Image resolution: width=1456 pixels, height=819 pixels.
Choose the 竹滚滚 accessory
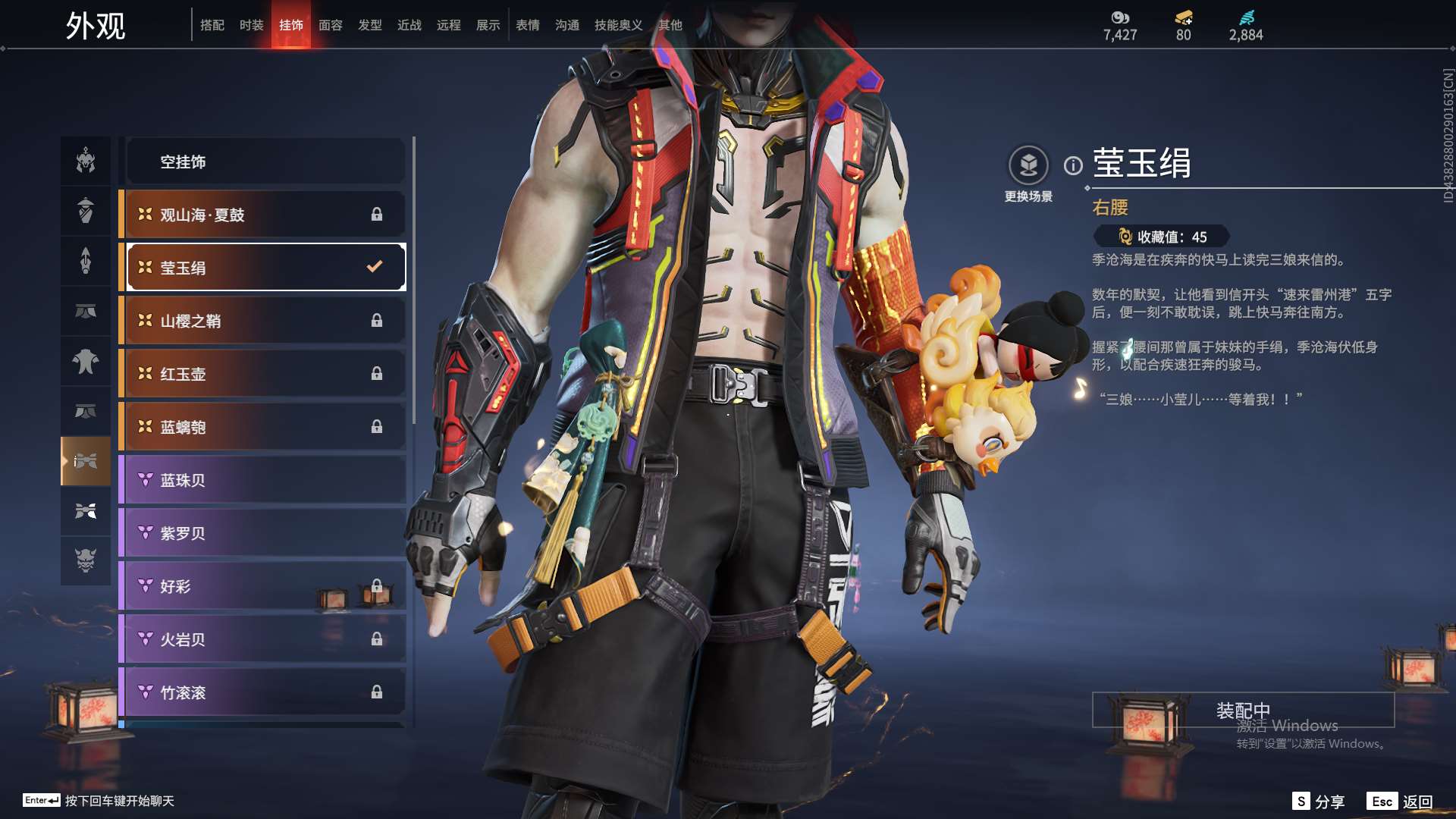[x=265, y=692]
